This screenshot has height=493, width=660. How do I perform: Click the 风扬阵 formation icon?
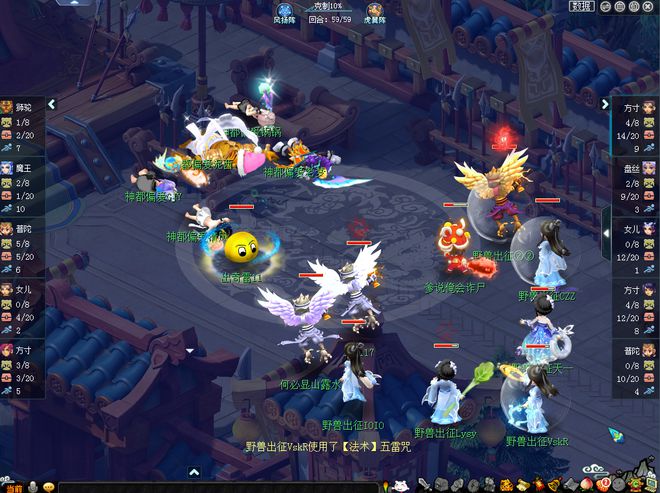point(285,10)
